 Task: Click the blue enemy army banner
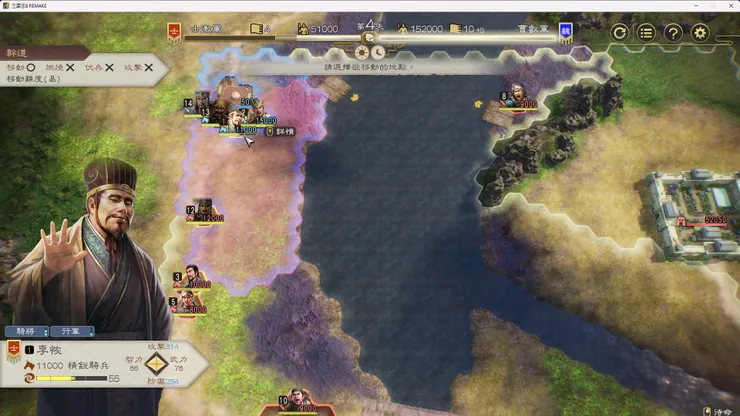click(x=566, y=31)
